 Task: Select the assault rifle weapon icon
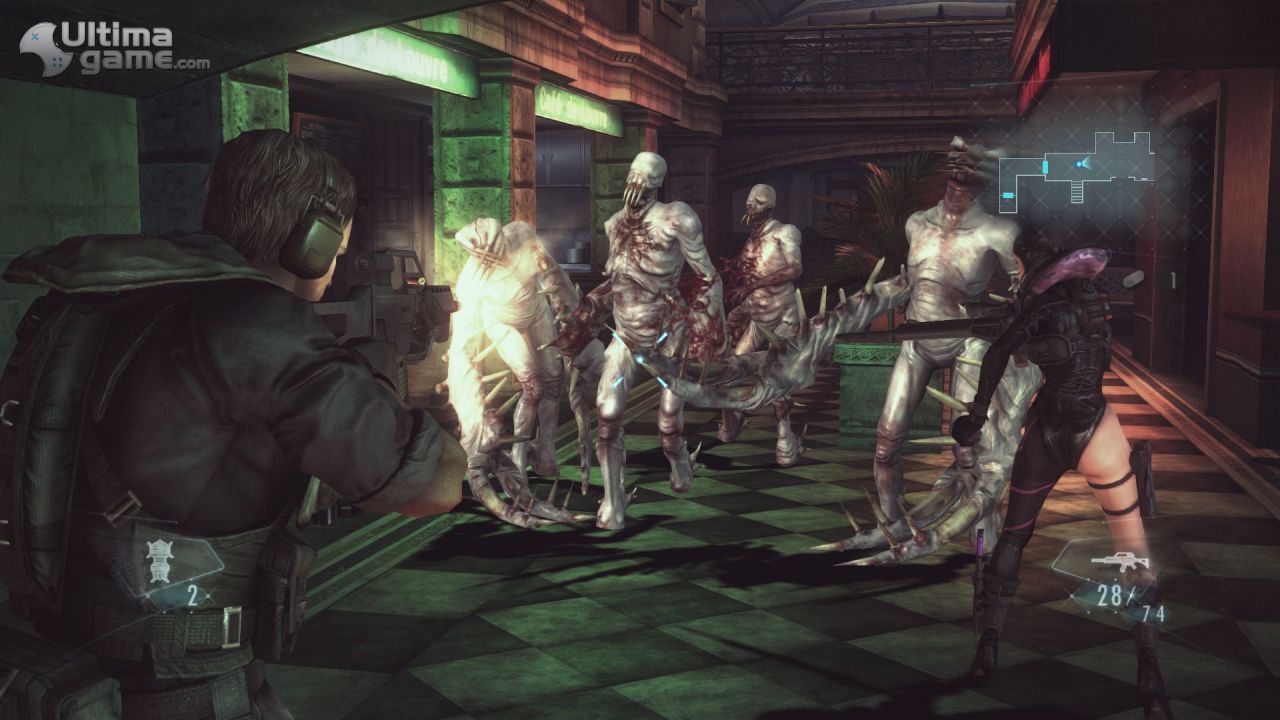pyautogui.click(x=1118, y=561)
